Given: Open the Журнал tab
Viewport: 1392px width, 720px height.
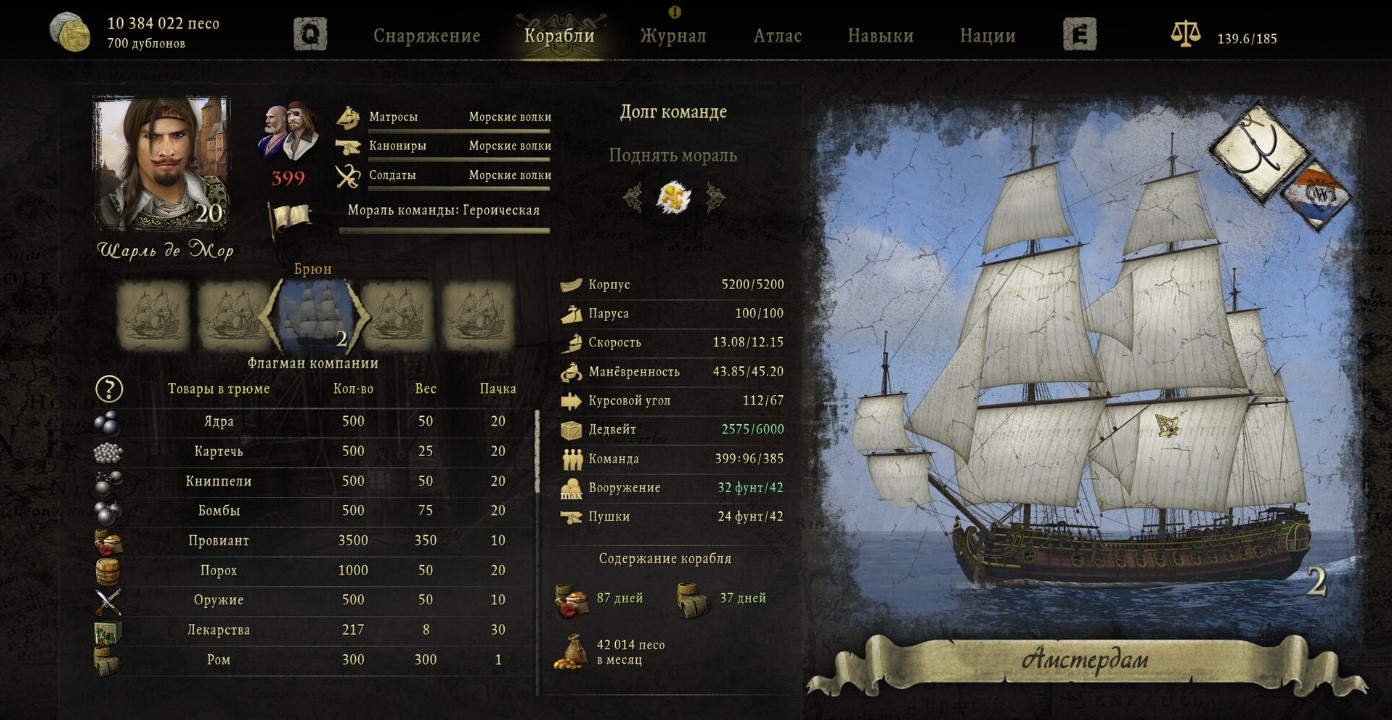Looking at the screenshot, I should (x=673, y=36).
